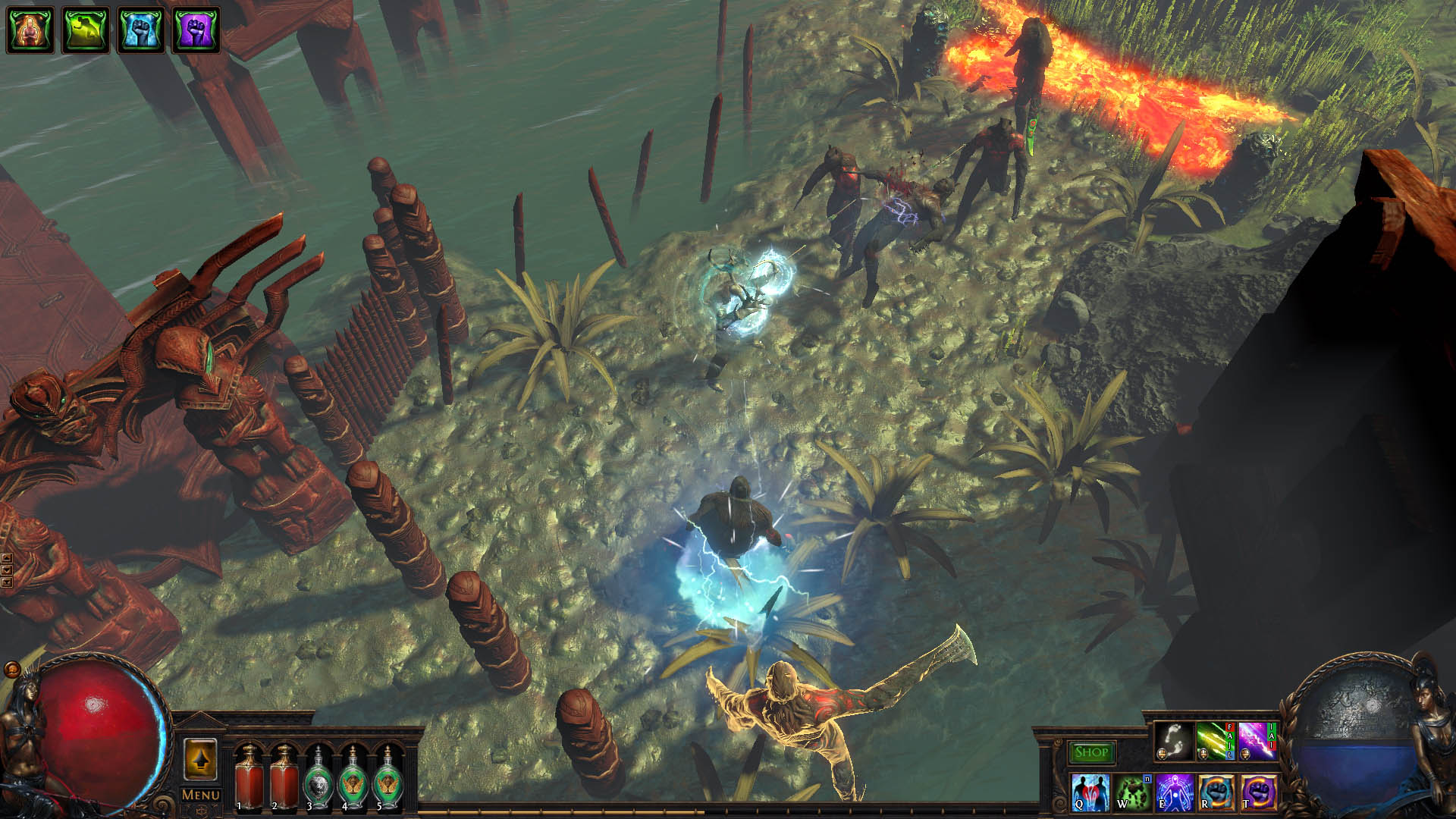Select the footprints move skill slot
Screen dimensions: 1456x819
pyautogui.click(x=1173, y=740)
